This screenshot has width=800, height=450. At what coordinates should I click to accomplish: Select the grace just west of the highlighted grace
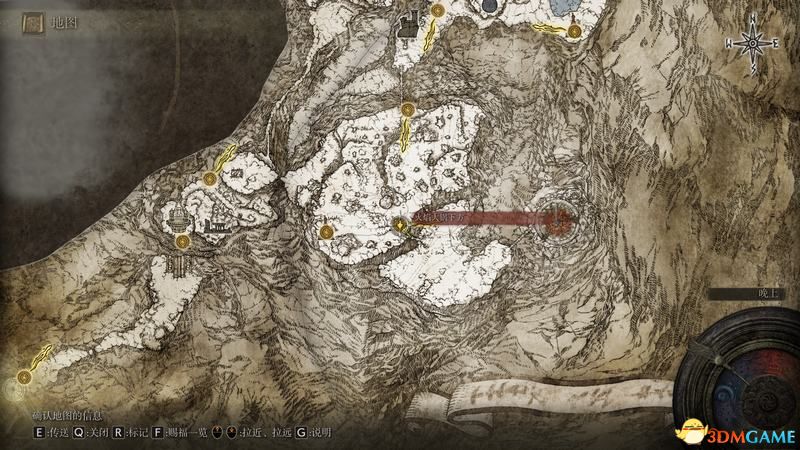click(x=326, y=232)
